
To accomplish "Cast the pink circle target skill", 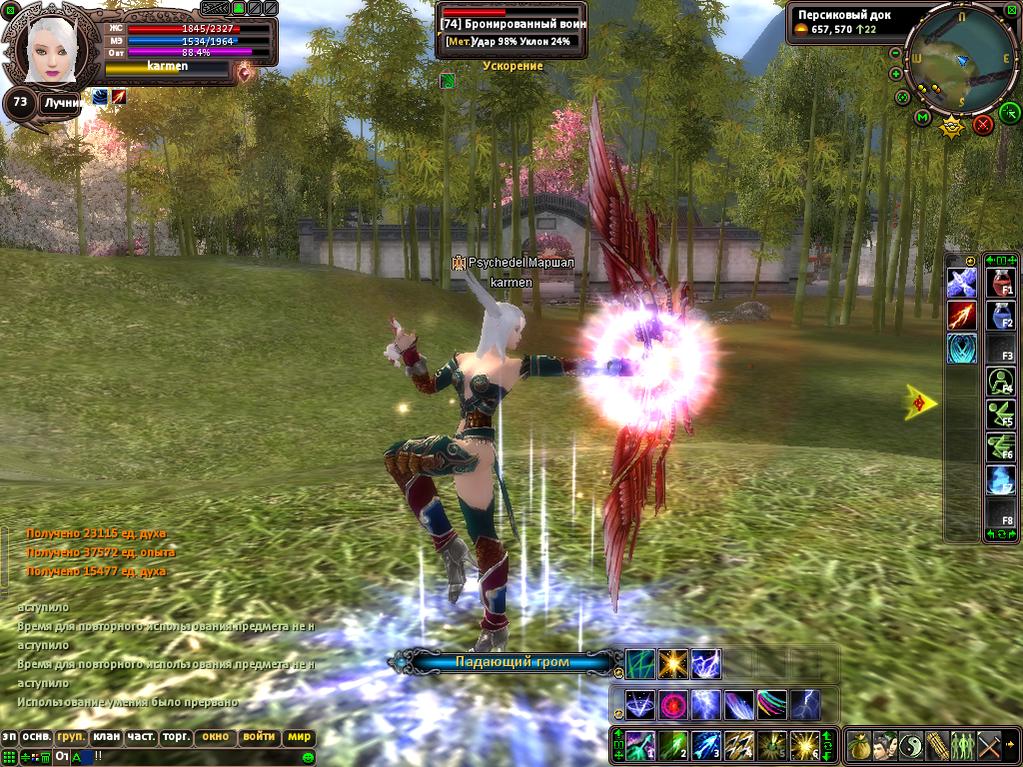I will [673, 705].
